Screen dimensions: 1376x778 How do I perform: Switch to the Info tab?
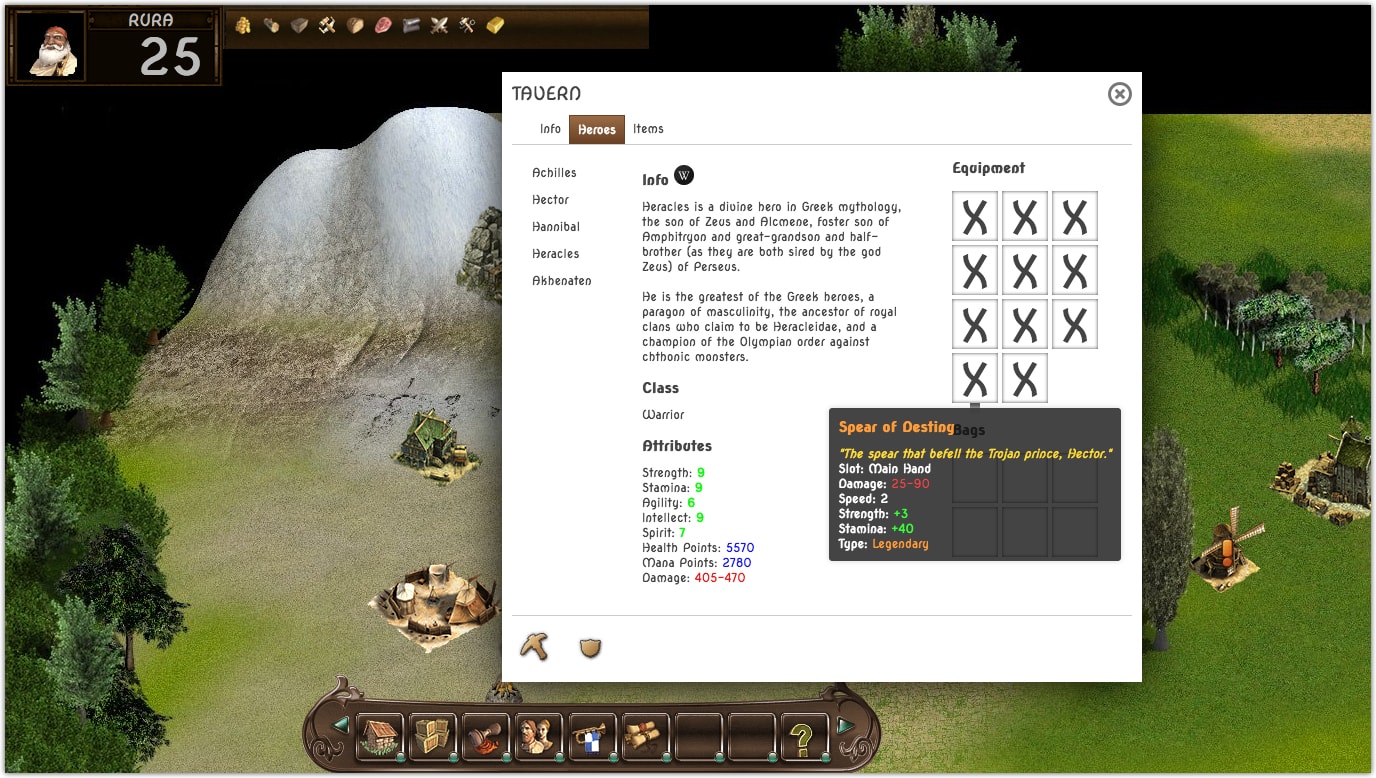tap(550, 129)
